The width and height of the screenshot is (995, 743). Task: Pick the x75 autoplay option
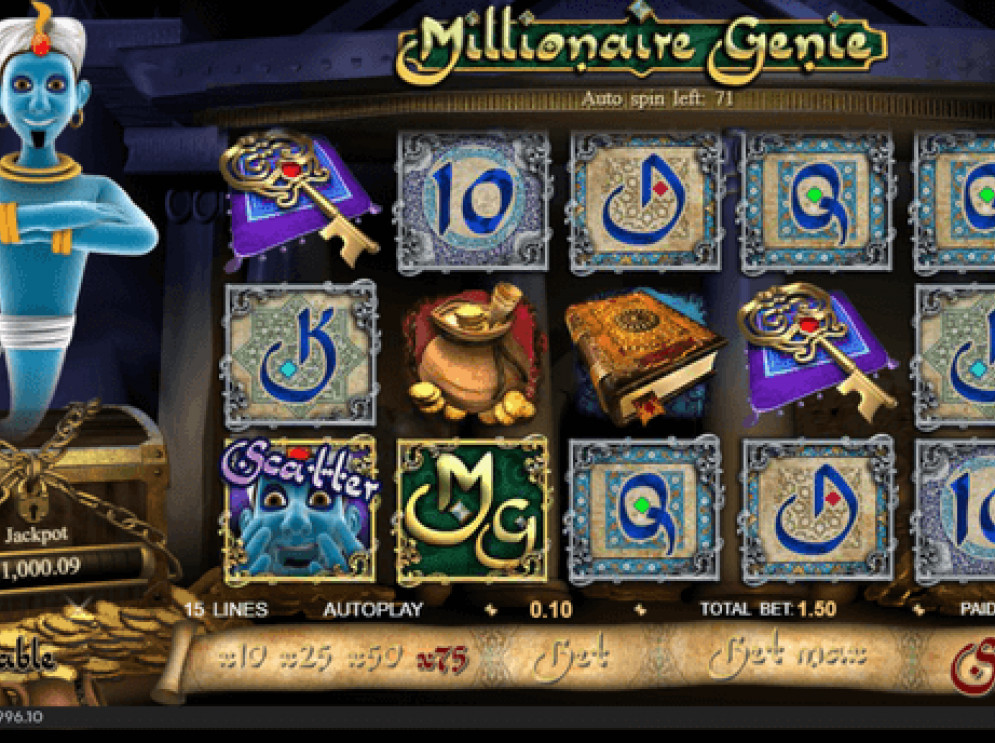(x=445, y=658)
